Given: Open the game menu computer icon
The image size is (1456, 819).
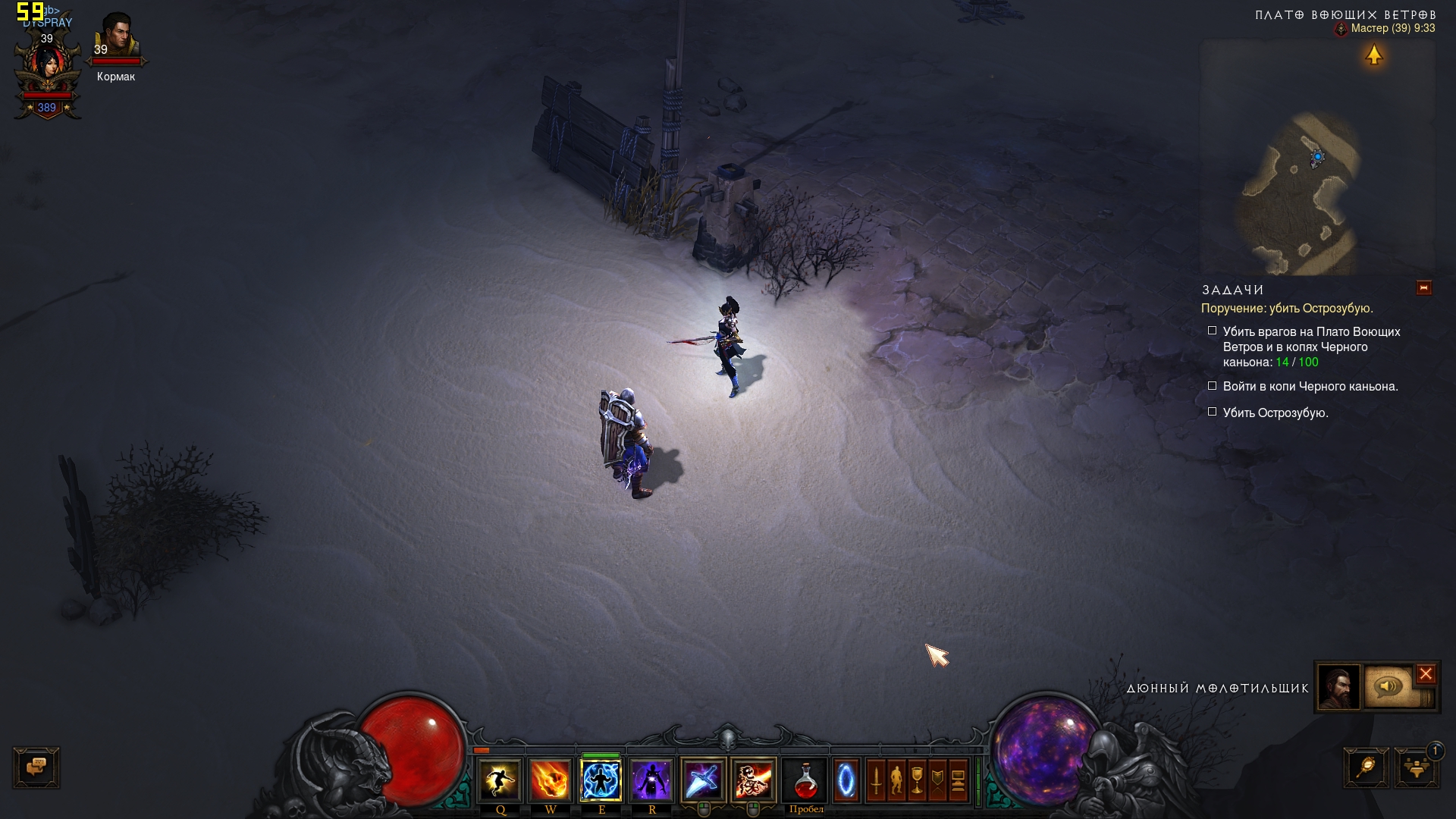Looking at the screenshot, I should click(x=958, y=780).
